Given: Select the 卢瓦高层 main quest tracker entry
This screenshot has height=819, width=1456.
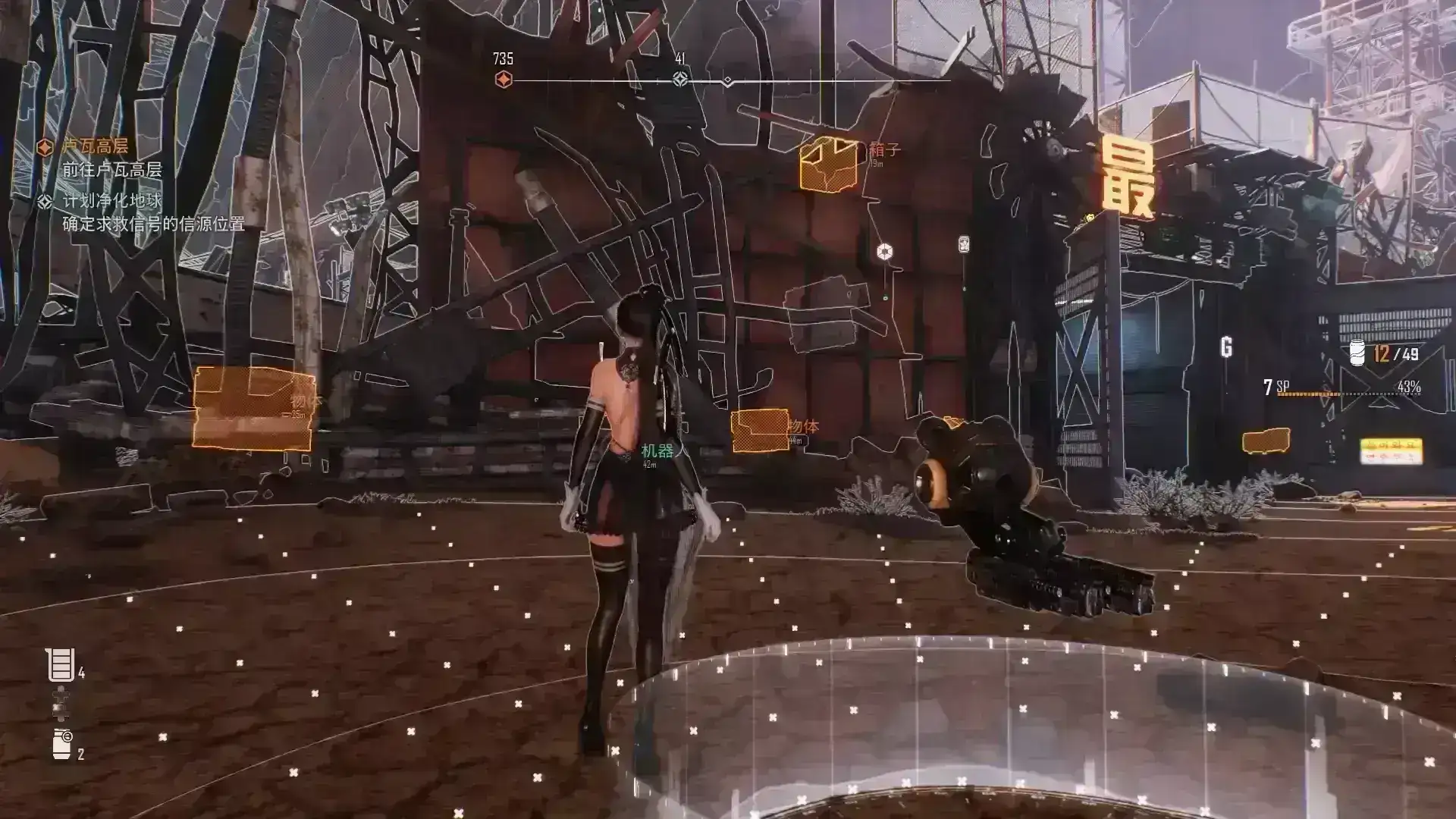Looking at the screenshot, I should [x=95, y=146].
